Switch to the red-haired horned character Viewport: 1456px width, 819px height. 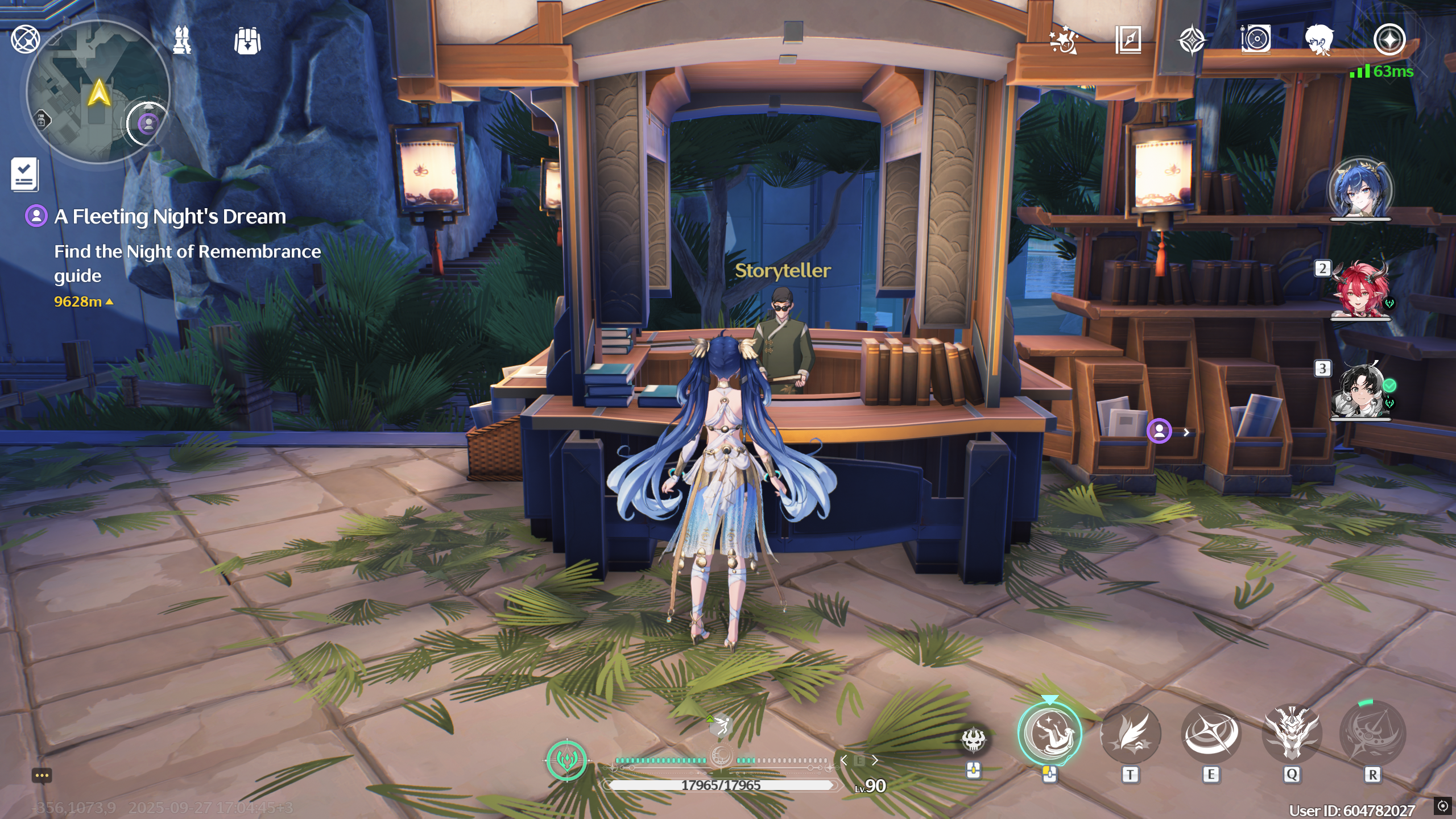coord(1360,291)
